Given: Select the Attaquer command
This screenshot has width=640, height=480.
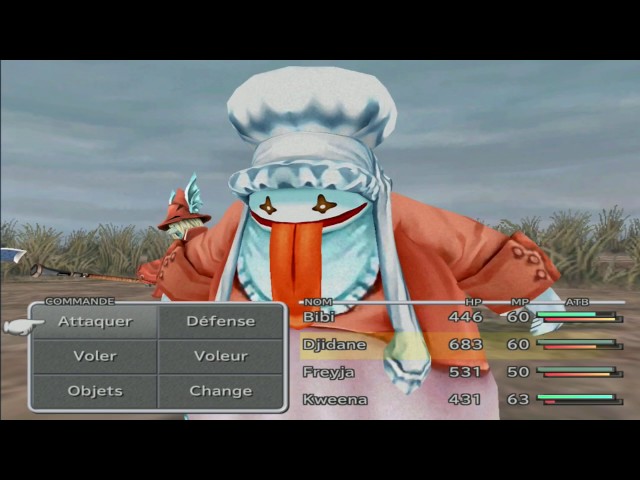Looking at the screenshot, I should click(x=95, y=321).
